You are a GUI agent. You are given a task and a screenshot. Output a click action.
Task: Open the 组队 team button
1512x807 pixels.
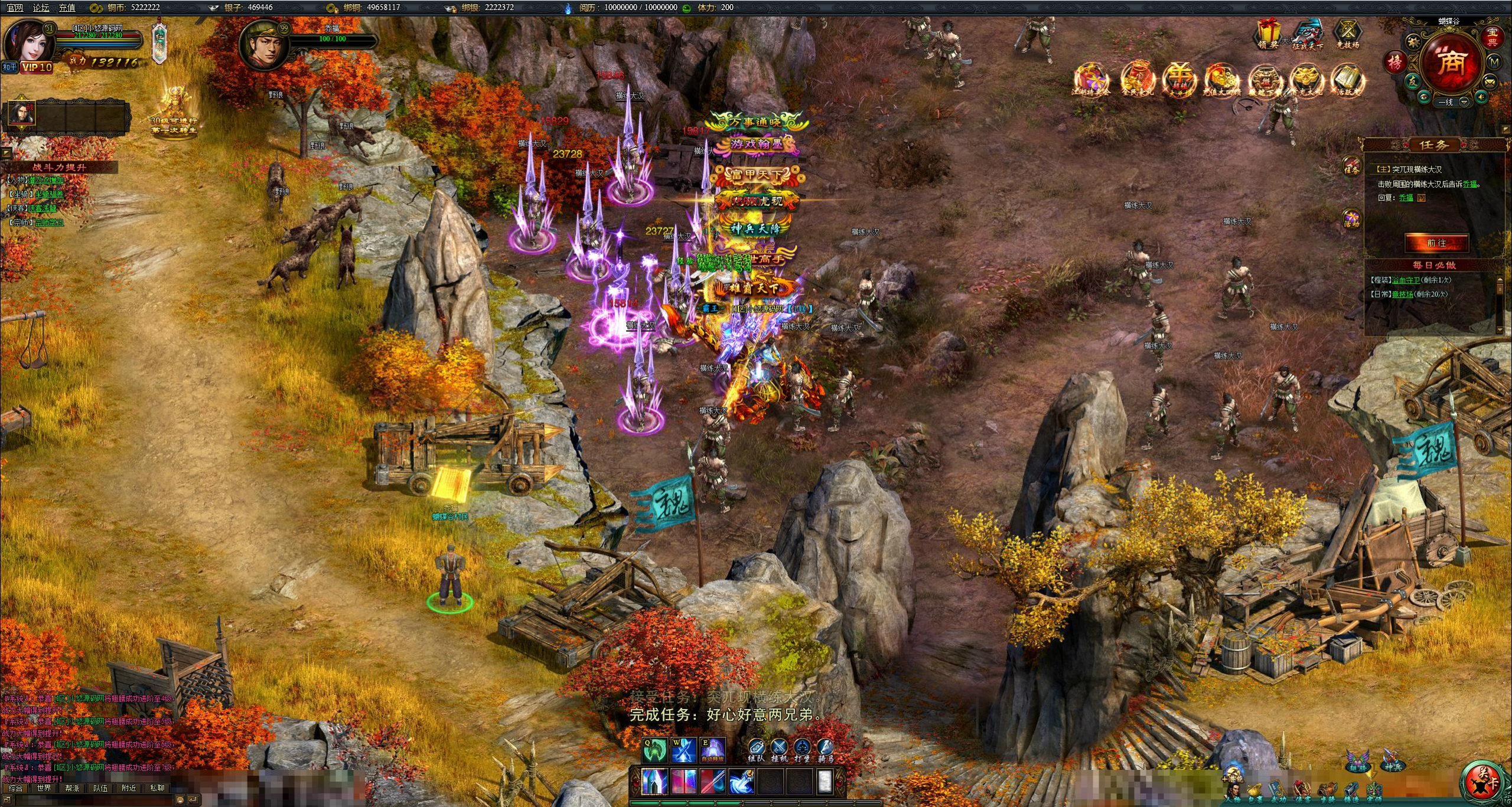click(756, 750)
